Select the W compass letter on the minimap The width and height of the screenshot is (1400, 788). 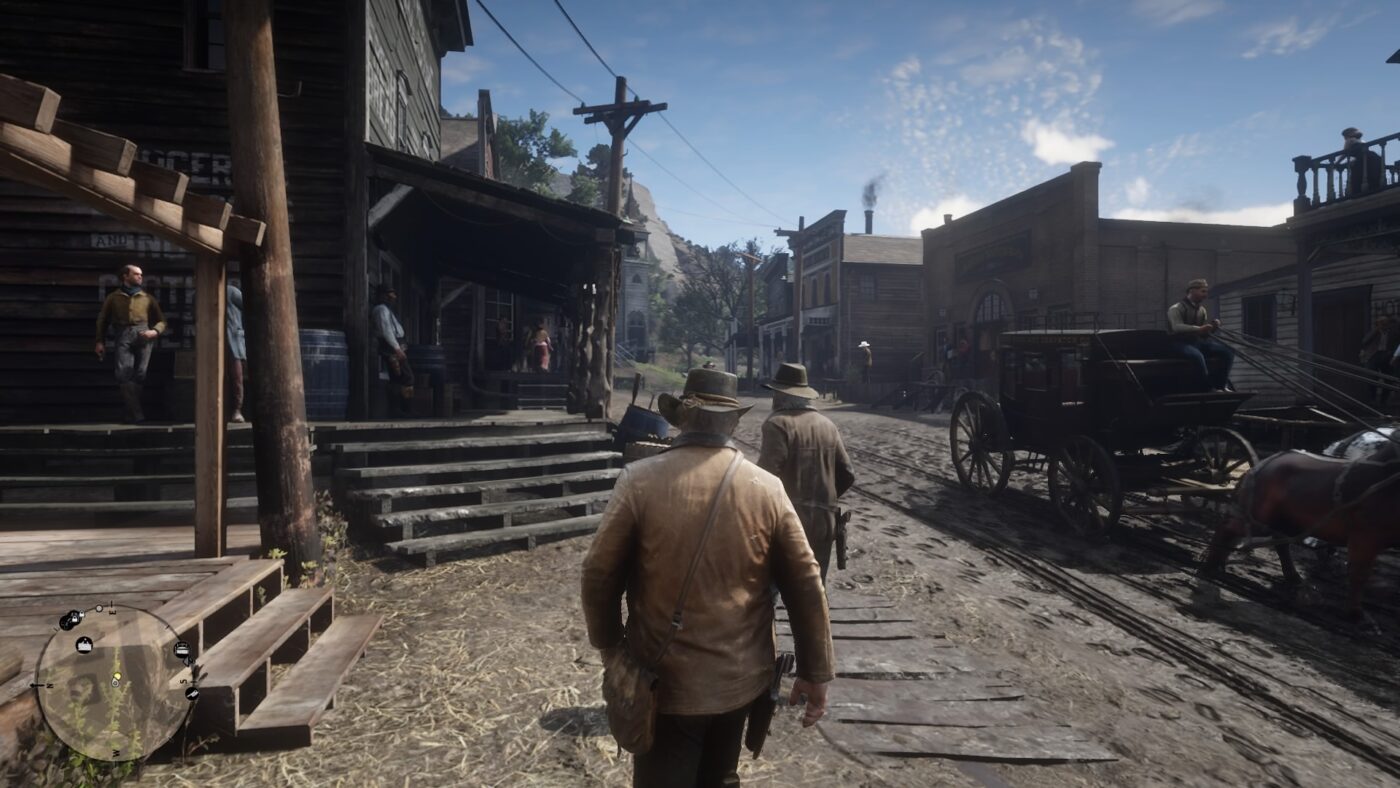(x=117, y=752)
